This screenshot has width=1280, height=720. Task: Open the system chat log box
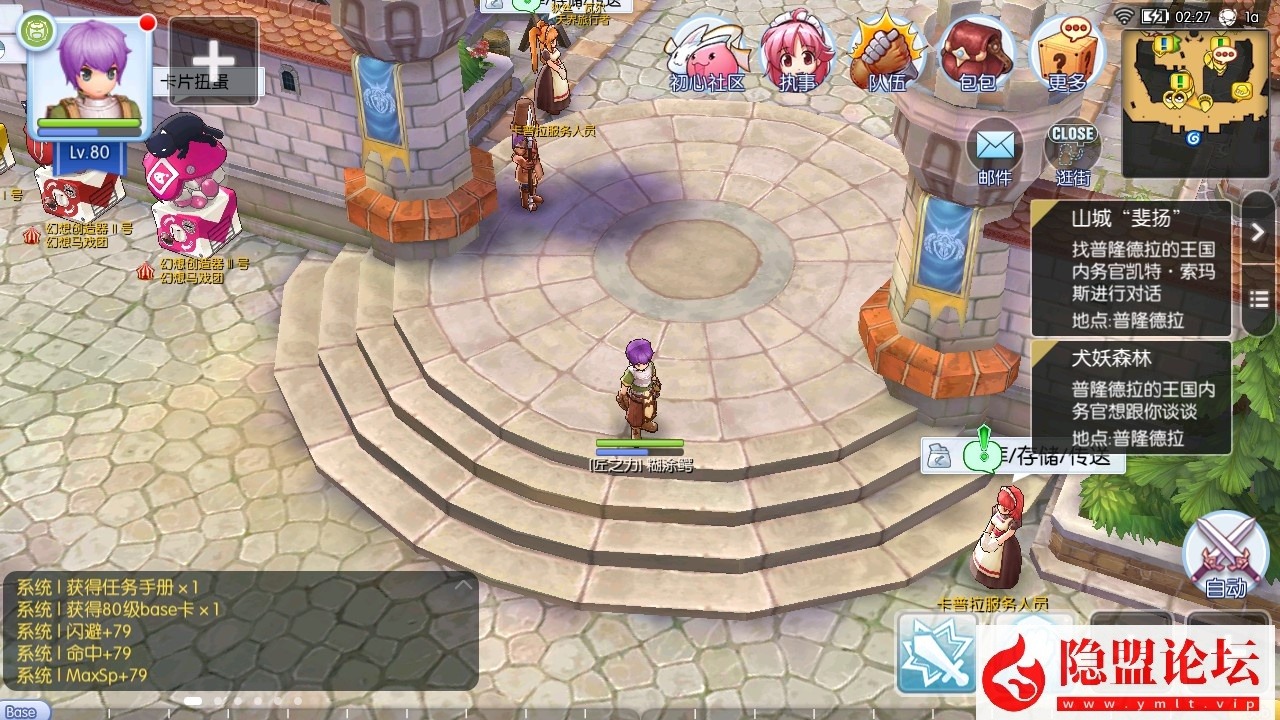pos(240,630)
